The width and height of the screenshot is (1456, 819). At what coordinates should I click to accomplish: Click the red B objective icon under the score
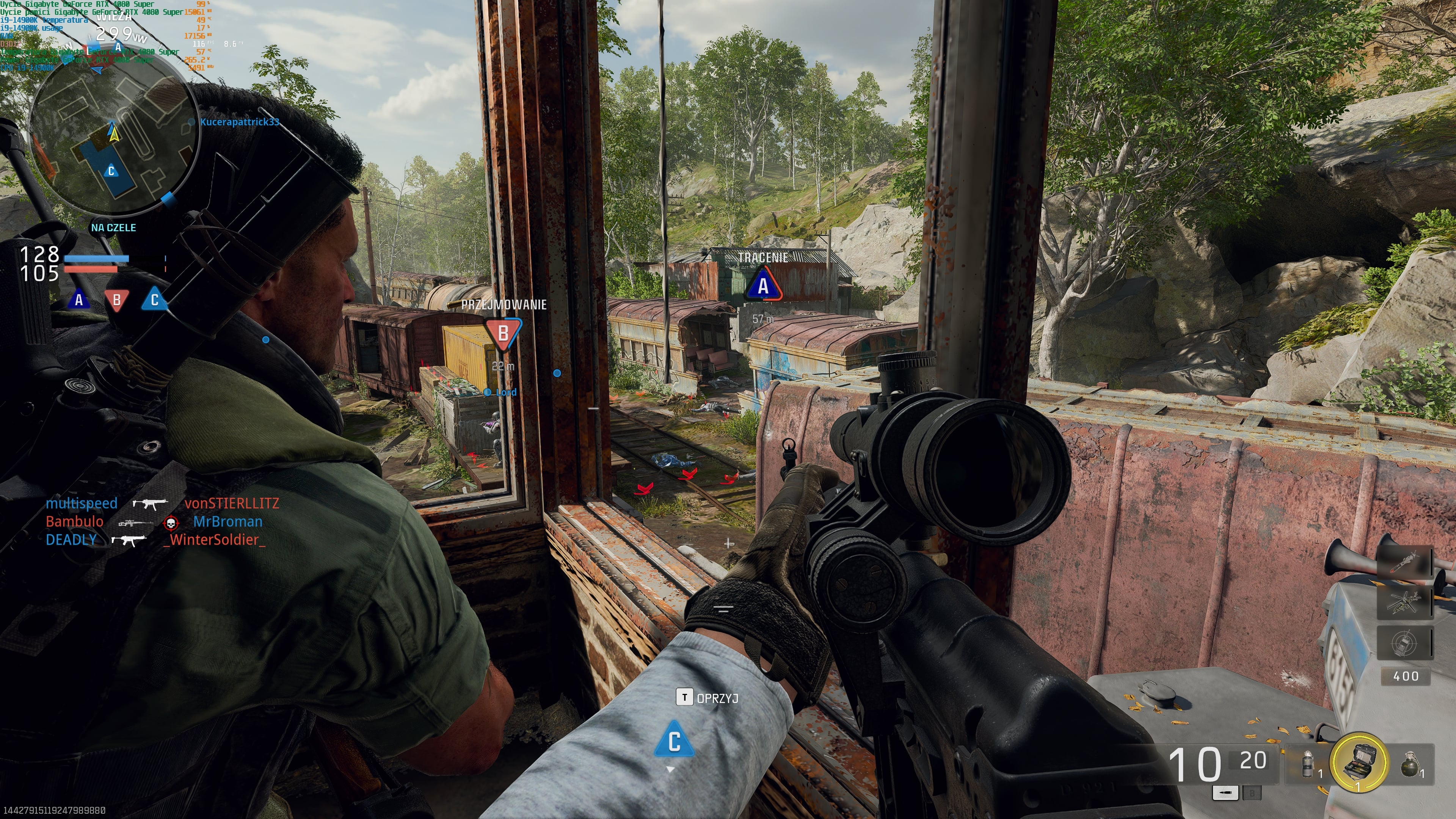(116, 300)
